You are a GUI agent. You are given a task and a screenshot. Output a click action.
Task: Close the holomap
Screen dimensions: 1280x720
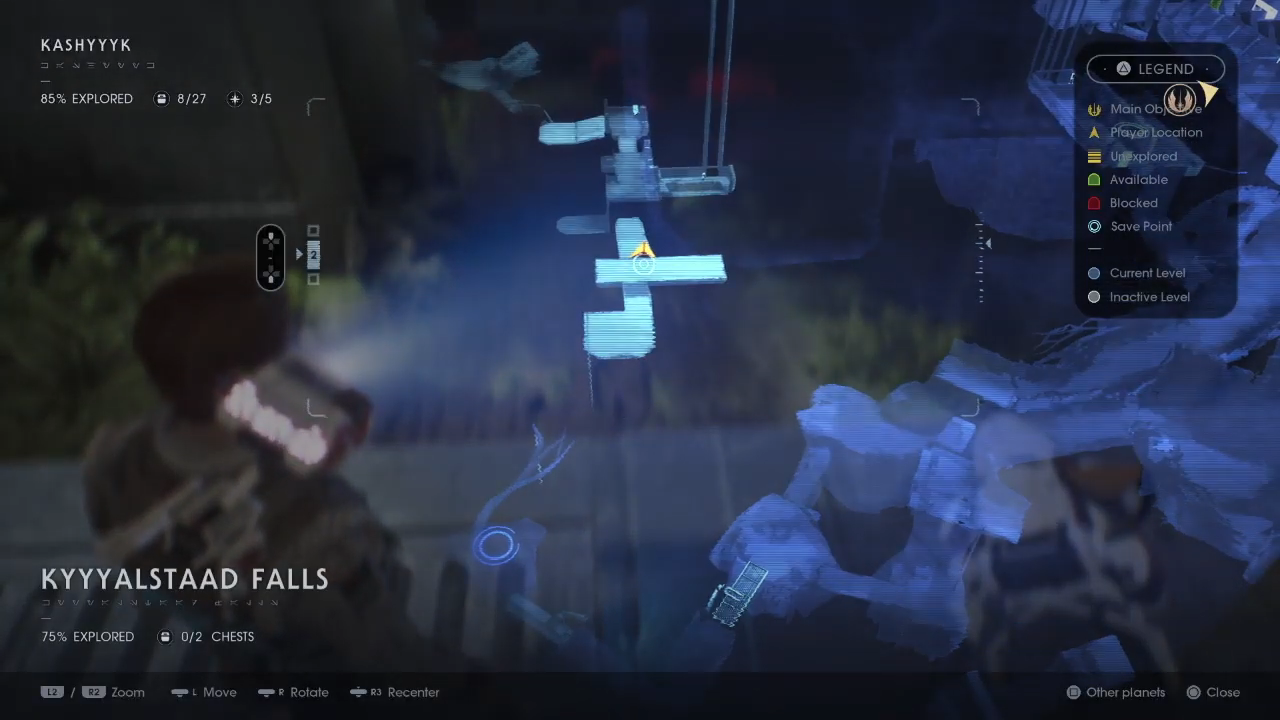1212,692
